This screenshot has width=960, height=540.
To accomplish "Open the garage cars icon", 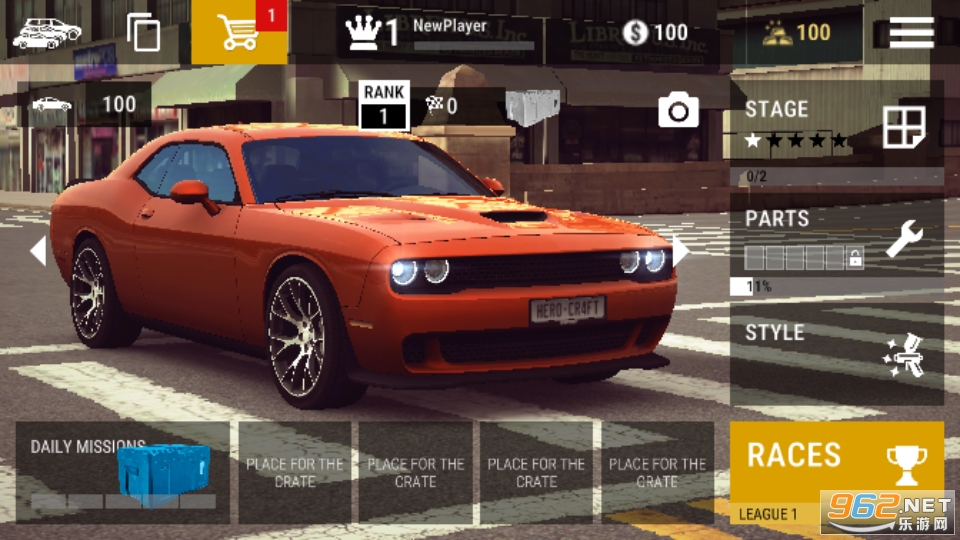I will (46, 32).
